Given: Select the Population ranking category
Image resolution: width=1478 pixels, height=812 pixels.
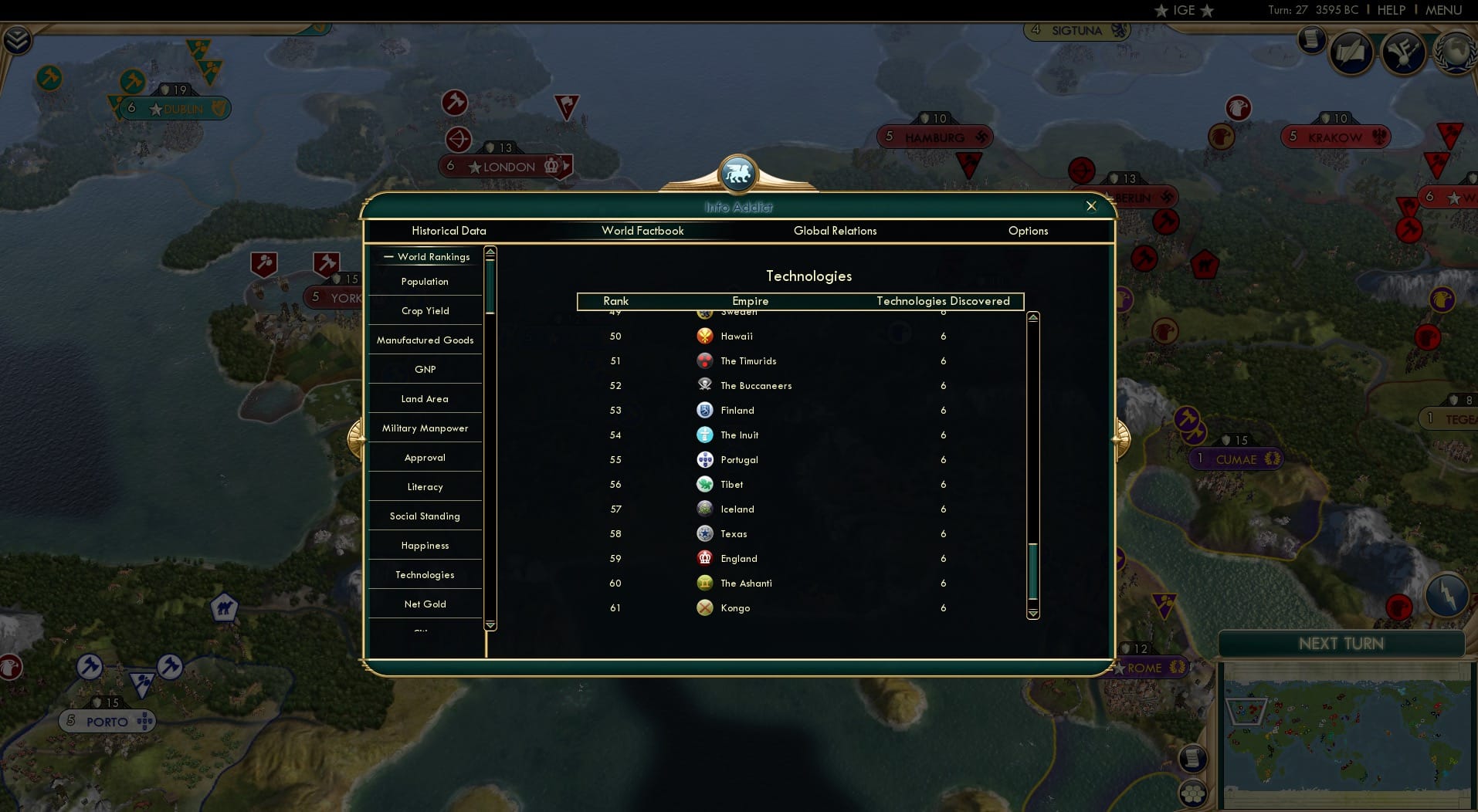Looking at the screenshot, I should 424,282.
